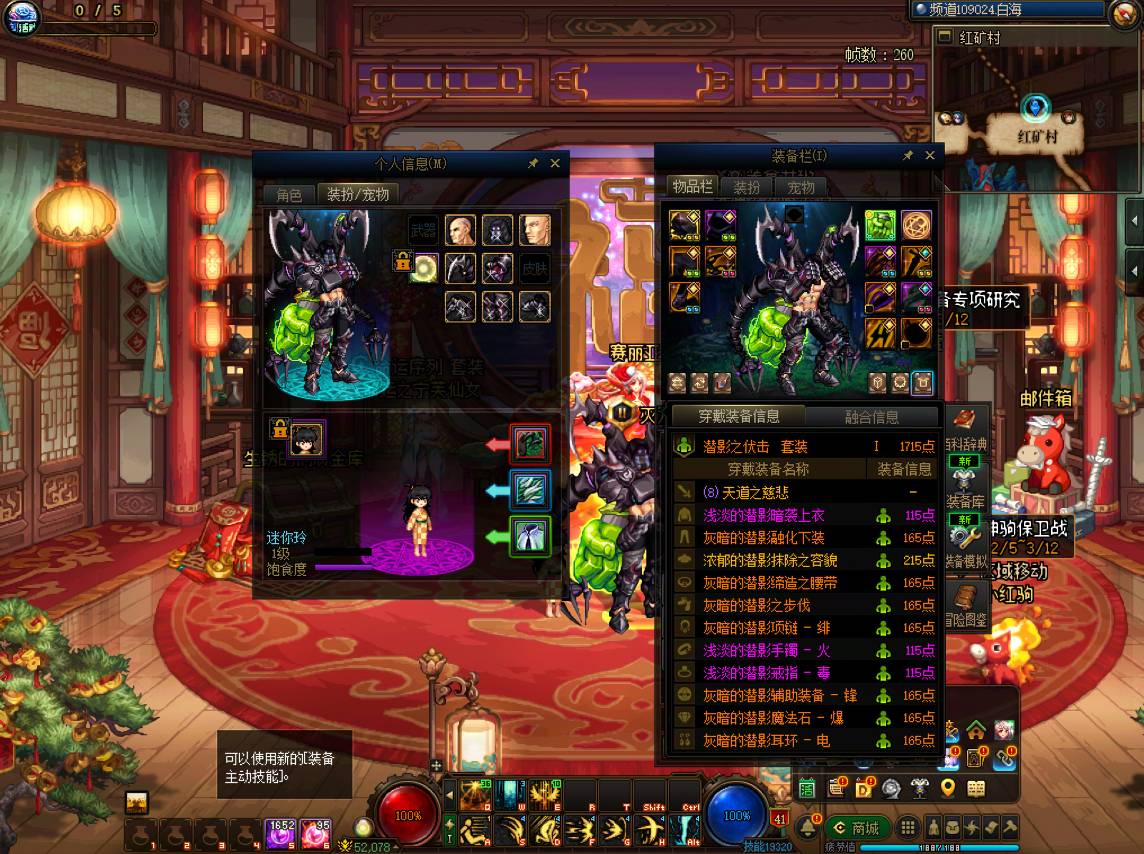Close the 个人信息 personal info window
1144x854 pixels.
coord(555,163)
